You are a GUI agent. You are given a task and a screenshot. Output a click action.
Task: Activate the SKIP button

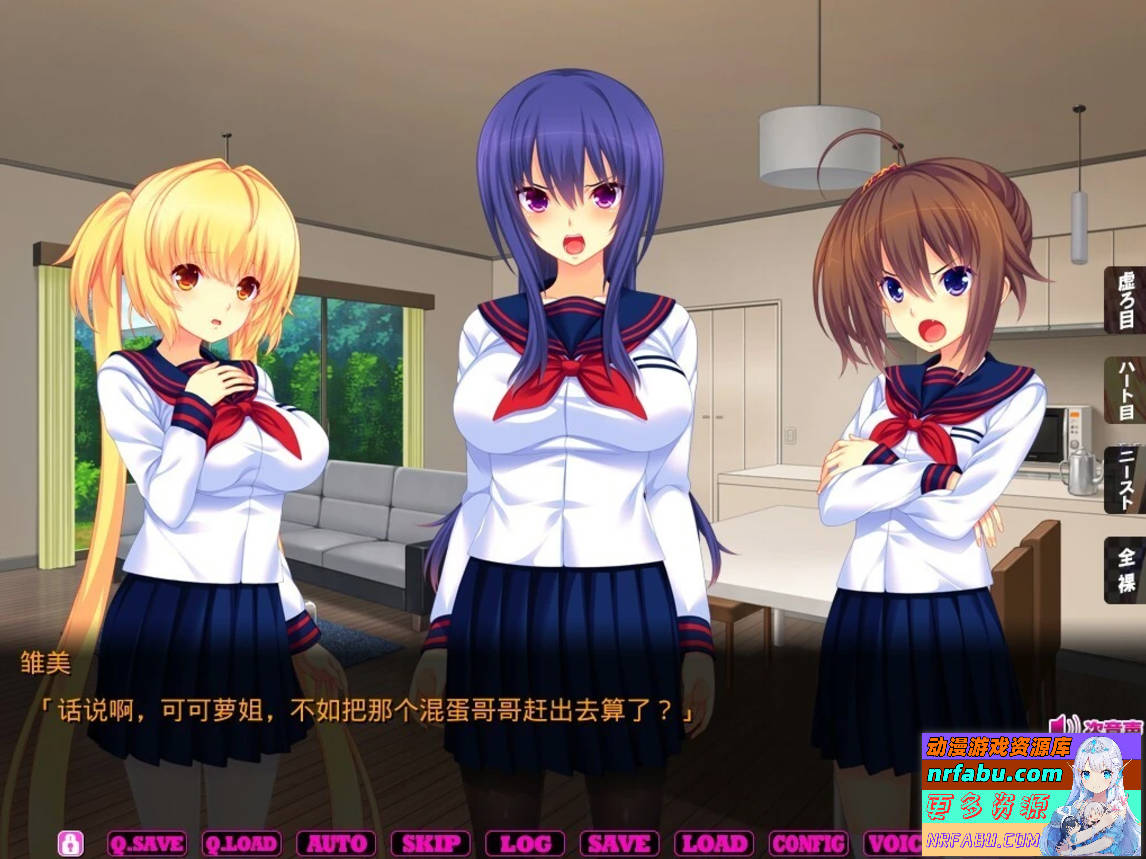(x=430, y=843)
